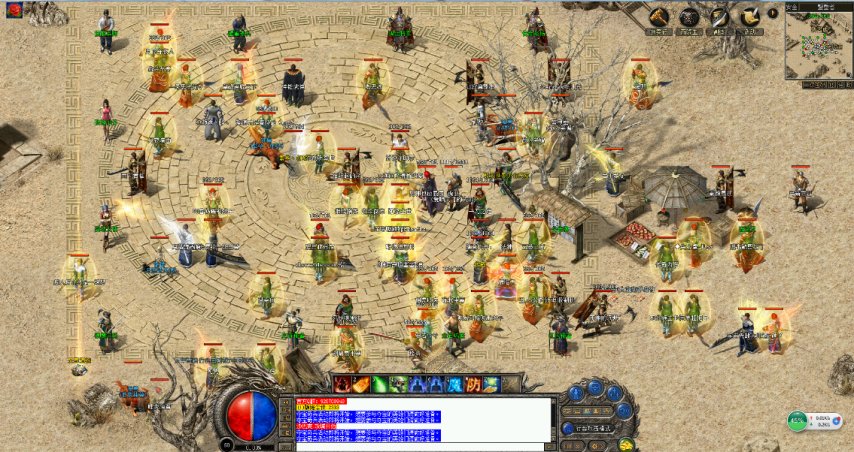This screenshot has height=452, width=854.
Task: Open the minimap
Action: pyautogui.click(x=818, y=44)
